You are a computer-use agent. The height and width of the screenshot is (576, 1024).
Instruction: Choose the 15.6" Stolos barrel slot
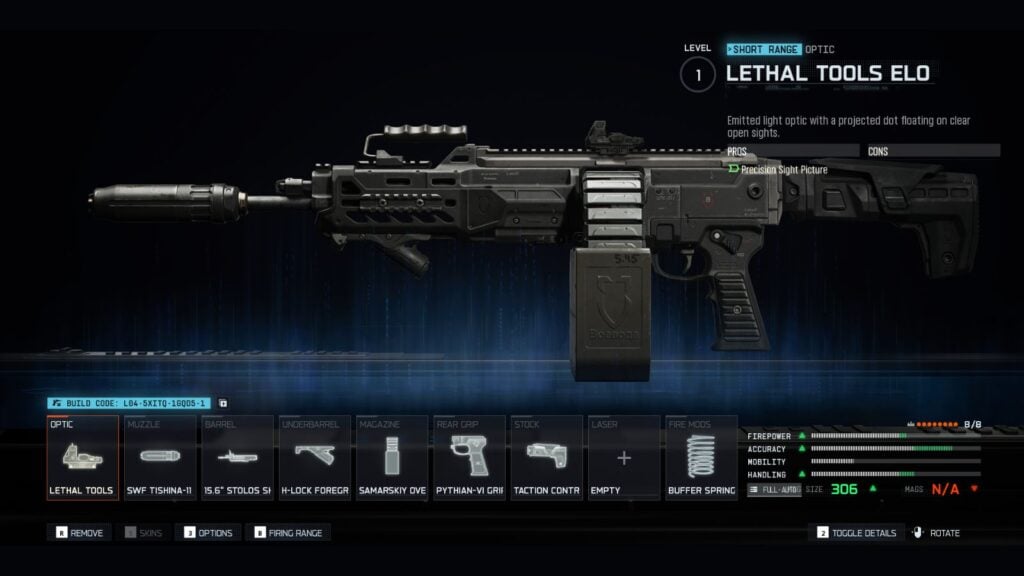(237, 458)
